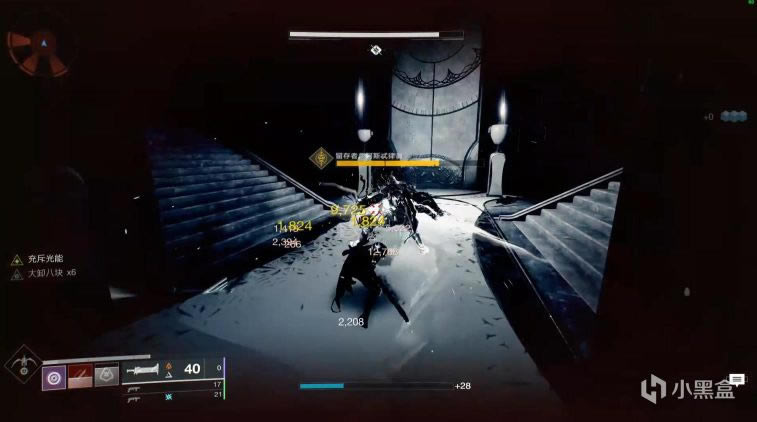
Task: Click the 充斥光能 buff icon
Action: tap(17, 259)
